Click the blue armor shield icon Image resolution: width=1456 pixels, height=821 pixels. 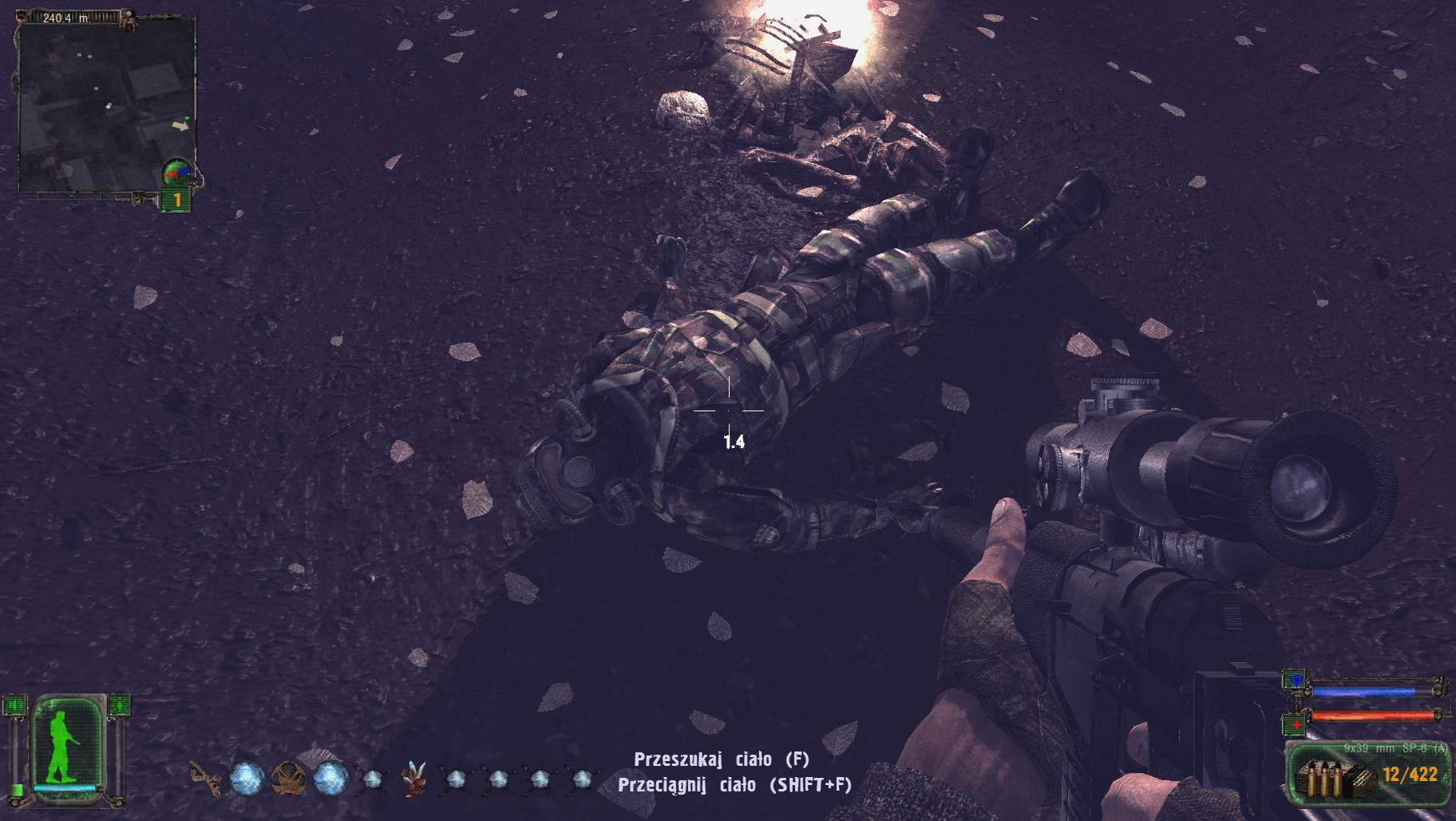(1294, 680)
